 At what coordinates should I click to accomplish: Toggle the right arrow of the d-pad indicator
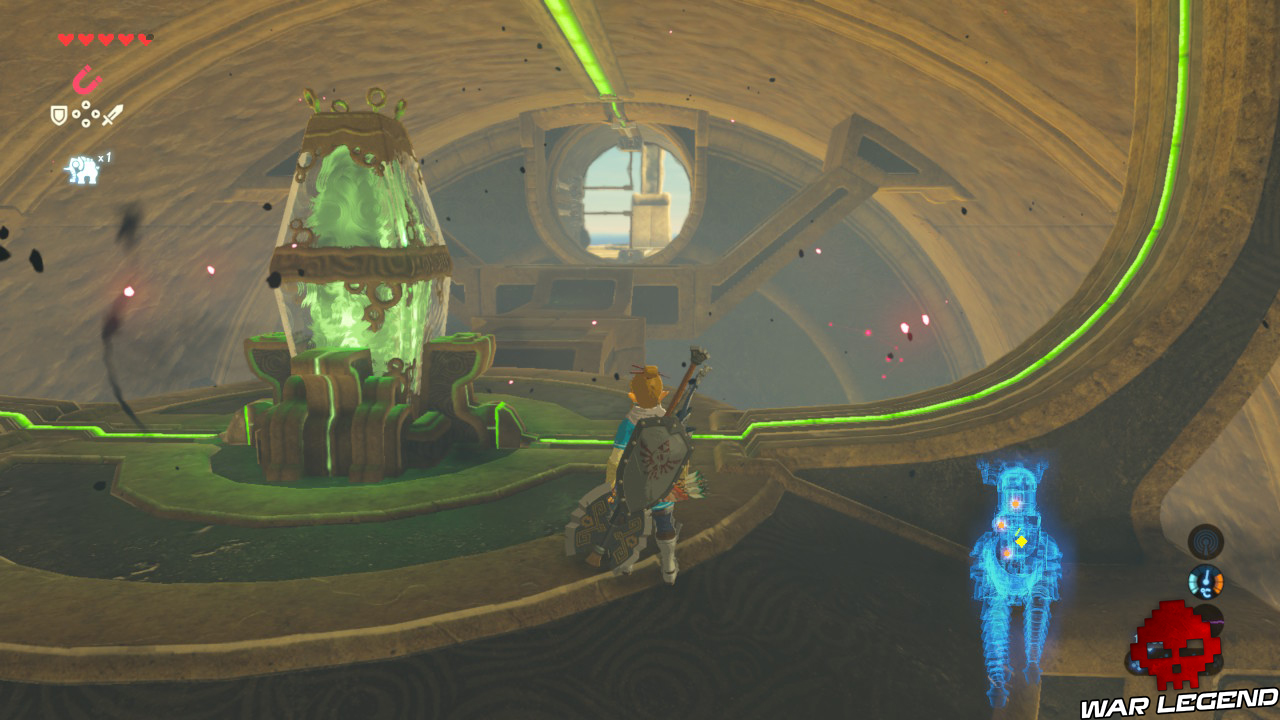pos(96,113)
